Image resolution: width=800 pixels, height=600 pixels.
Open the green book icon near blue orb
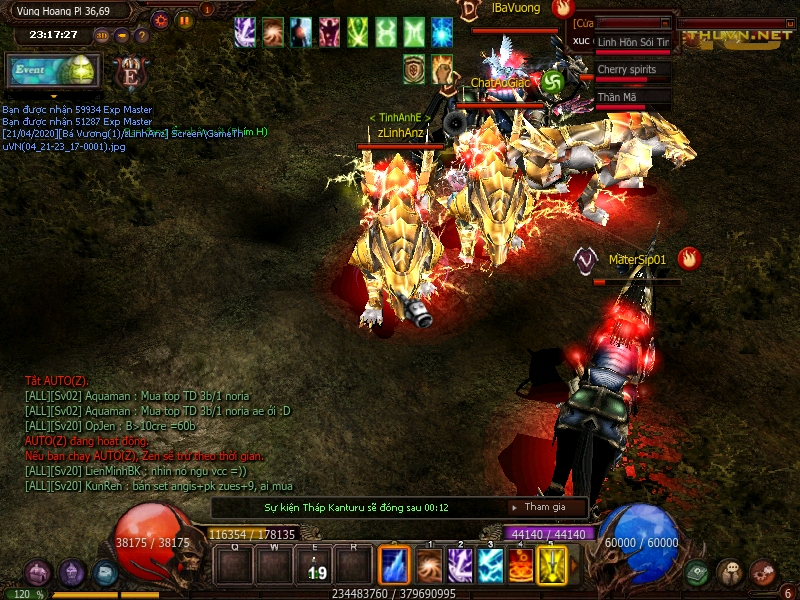click(697, 573)
